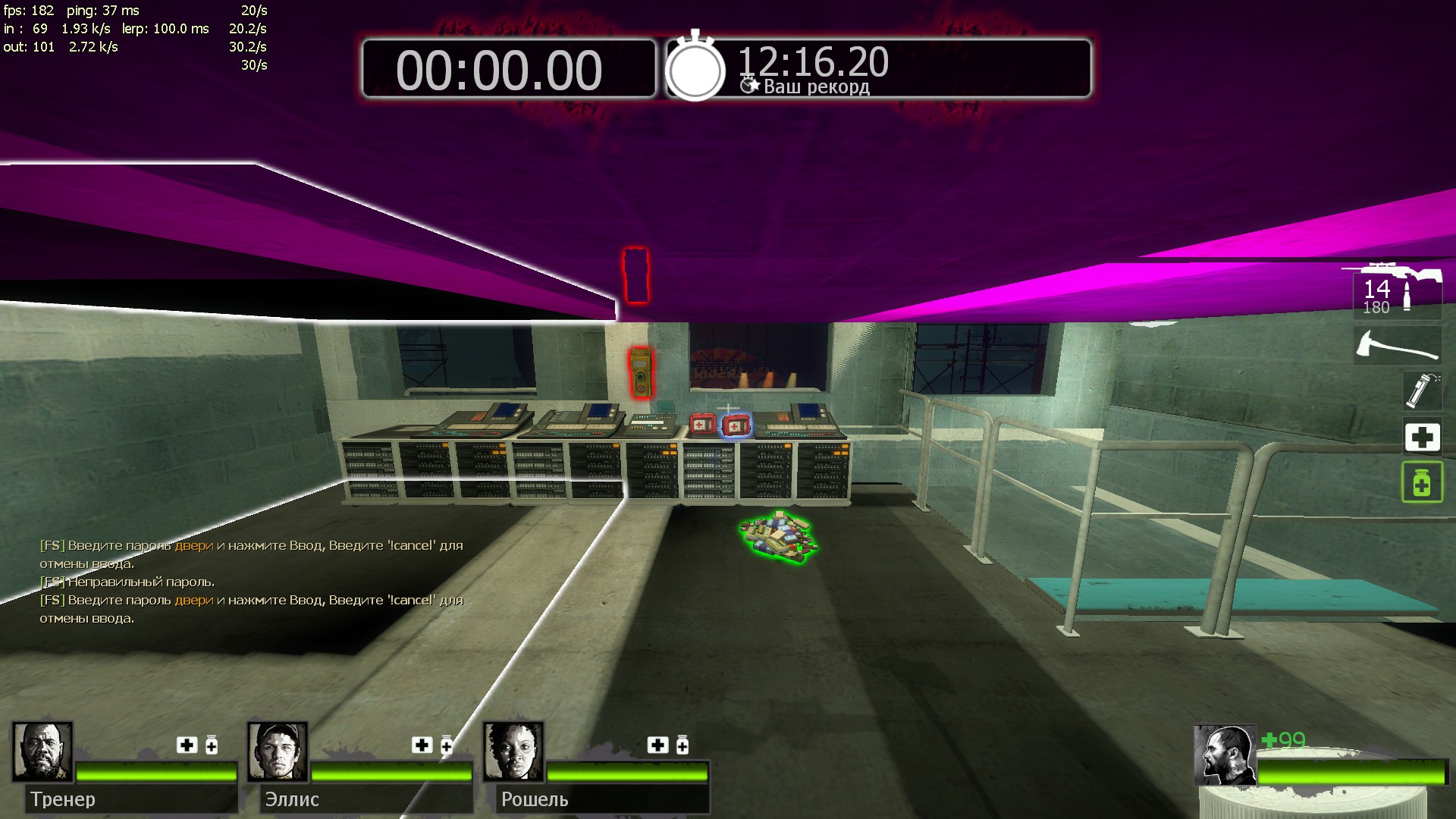Select the highlighted pain pills slot
The image size is (1456, 819).
coord(1421,482)
